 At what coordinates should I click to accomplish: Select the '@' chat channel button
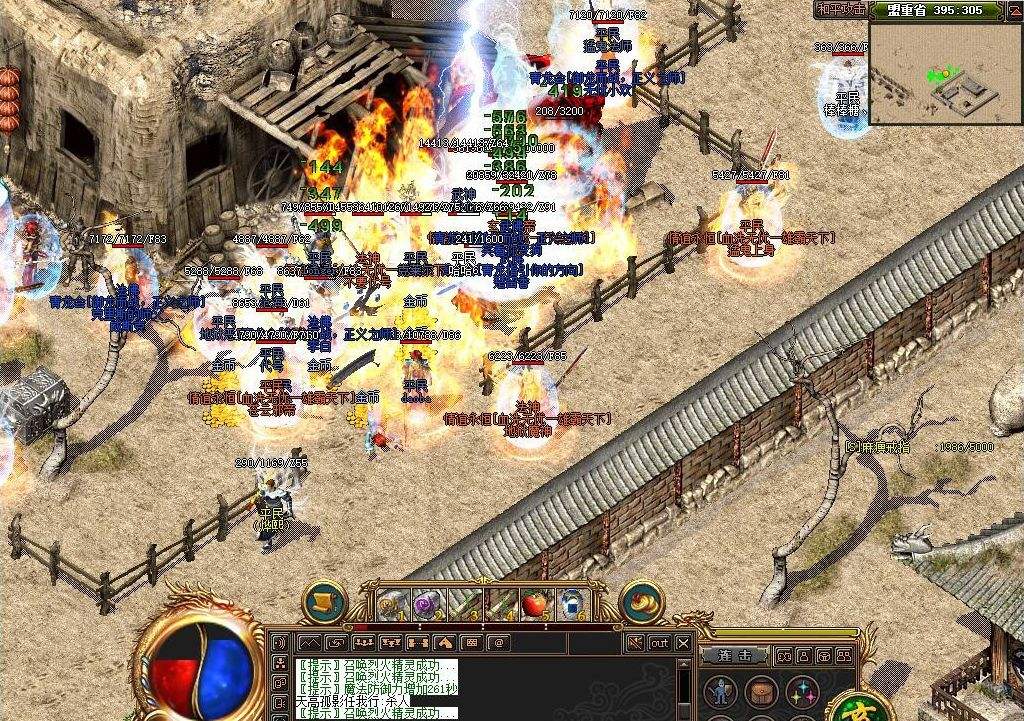point(497,642)
